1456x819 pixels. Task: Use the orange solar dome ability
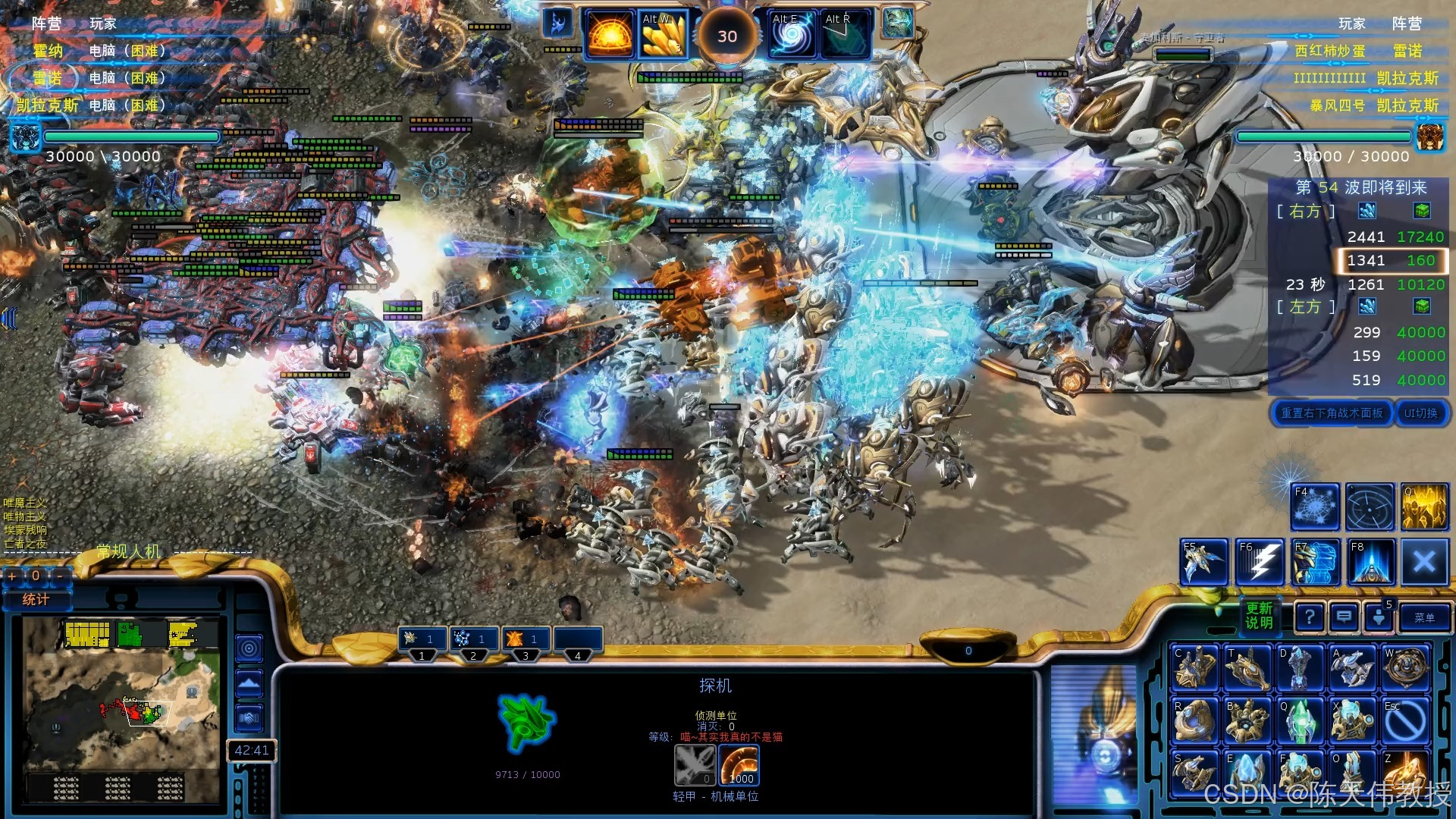(610, 36)
